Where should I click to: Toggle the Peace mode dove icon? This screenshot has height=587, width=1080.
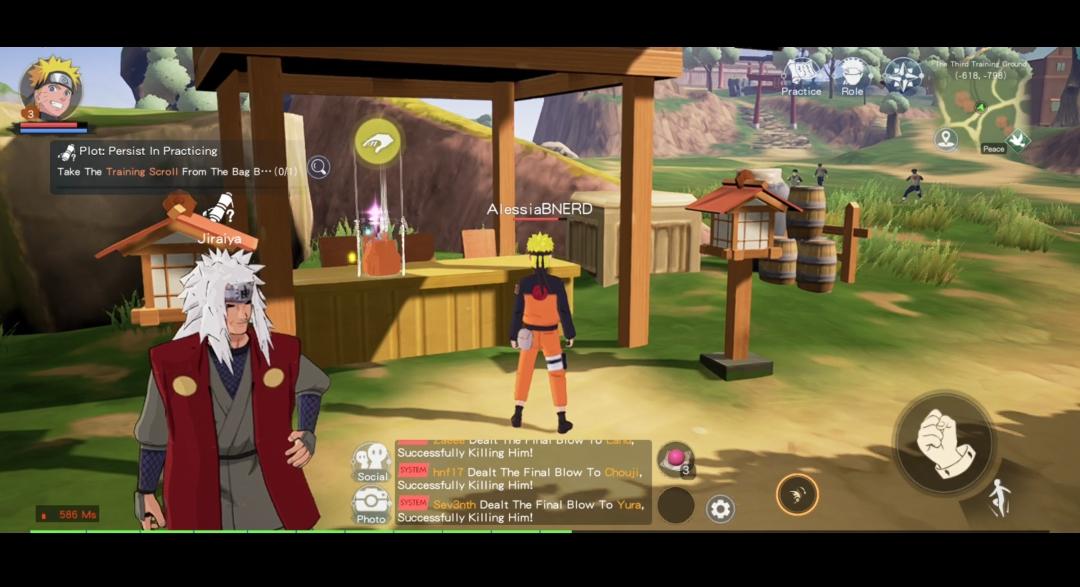tap(1017, 140)
